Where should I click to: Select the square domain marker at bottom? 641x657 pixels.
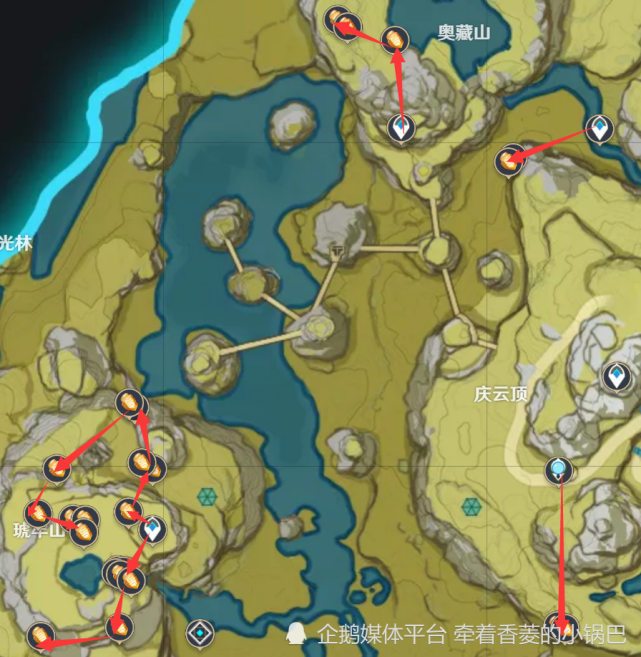[x=202, y=632]
